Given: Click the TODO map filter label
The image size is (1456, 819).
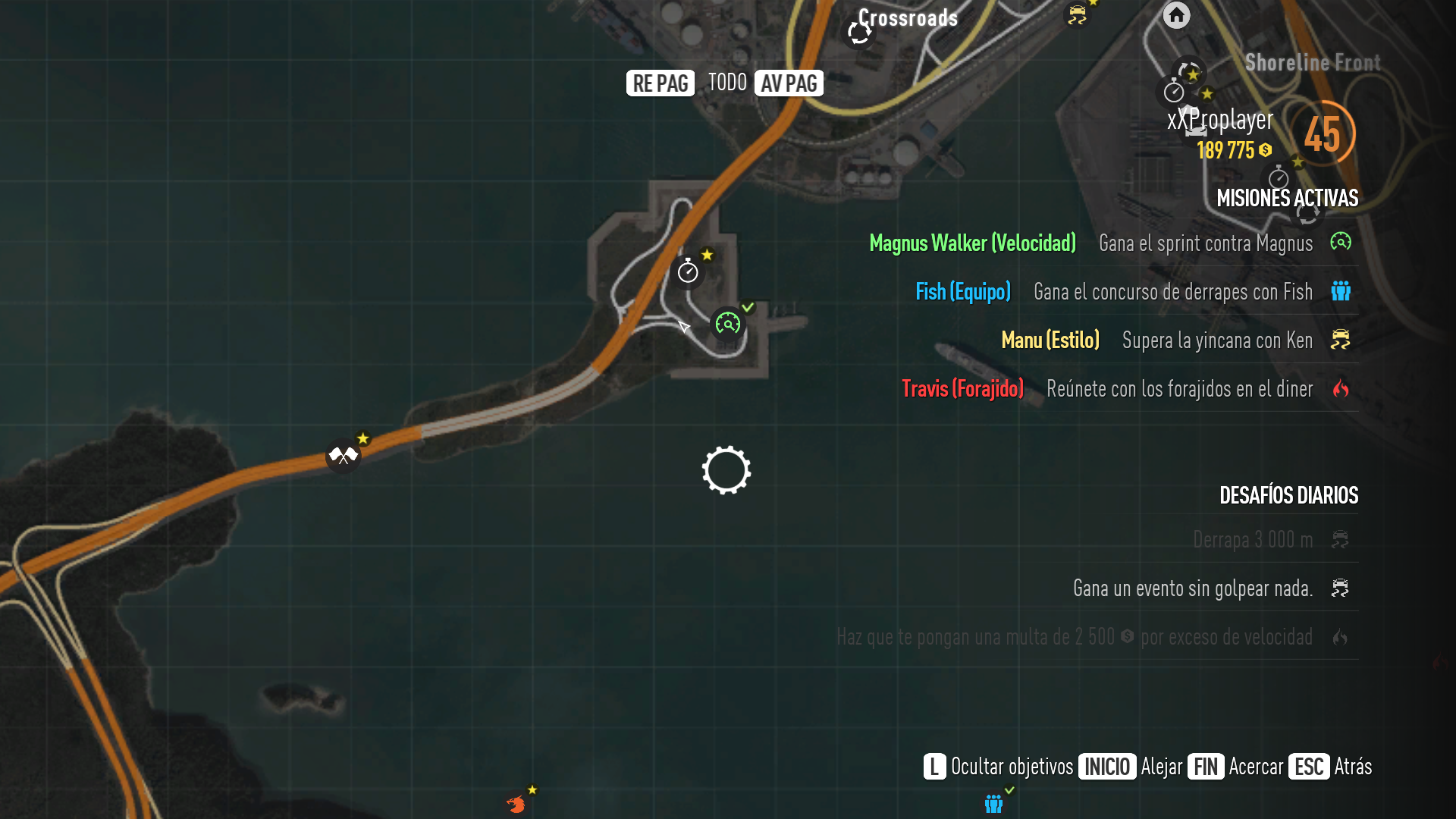Looking at the screenshot, I should pyautogui.click(x=727, y=83).
